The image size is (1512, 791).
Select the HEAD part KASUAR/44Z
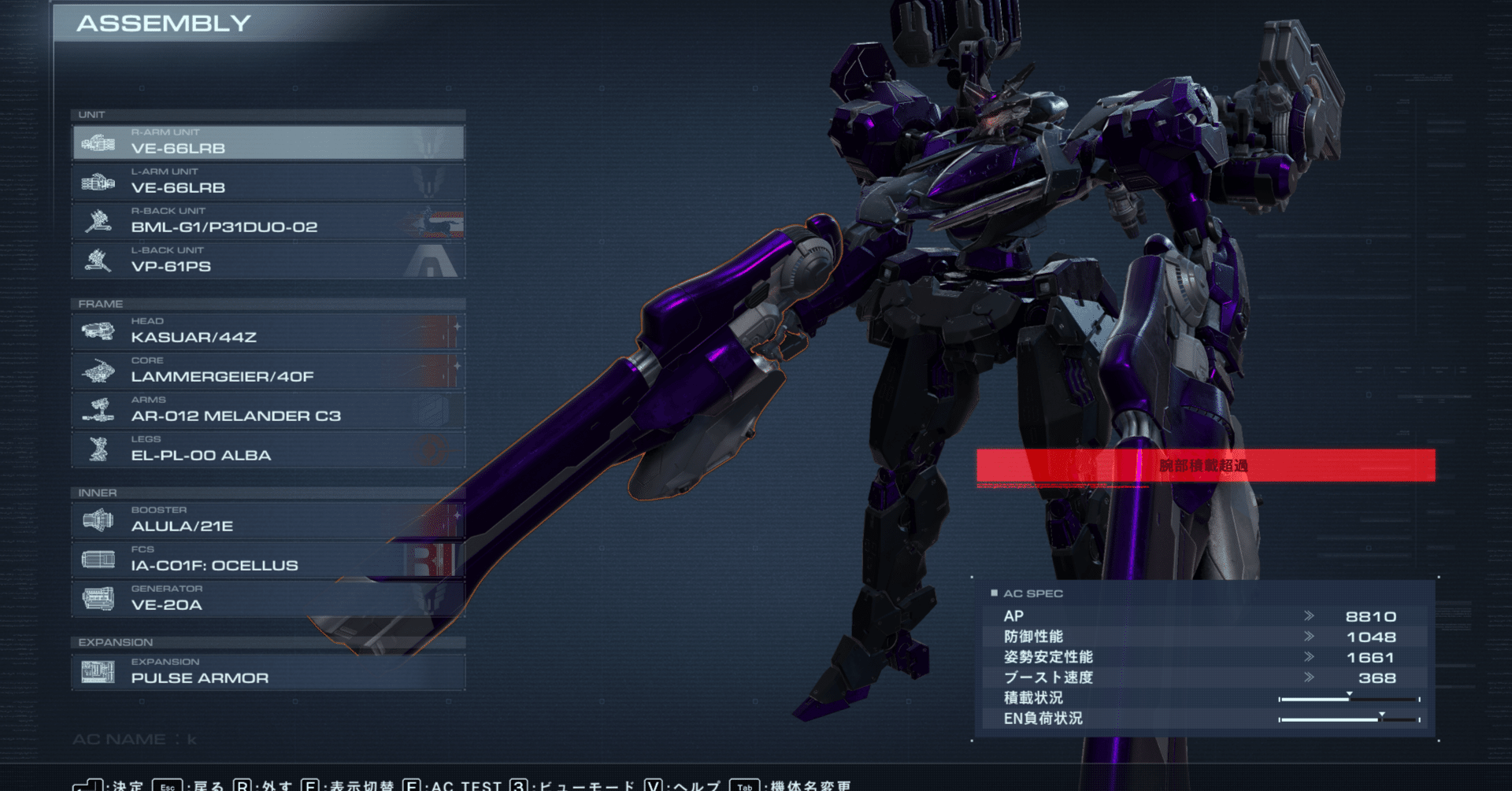coord(268,331)
